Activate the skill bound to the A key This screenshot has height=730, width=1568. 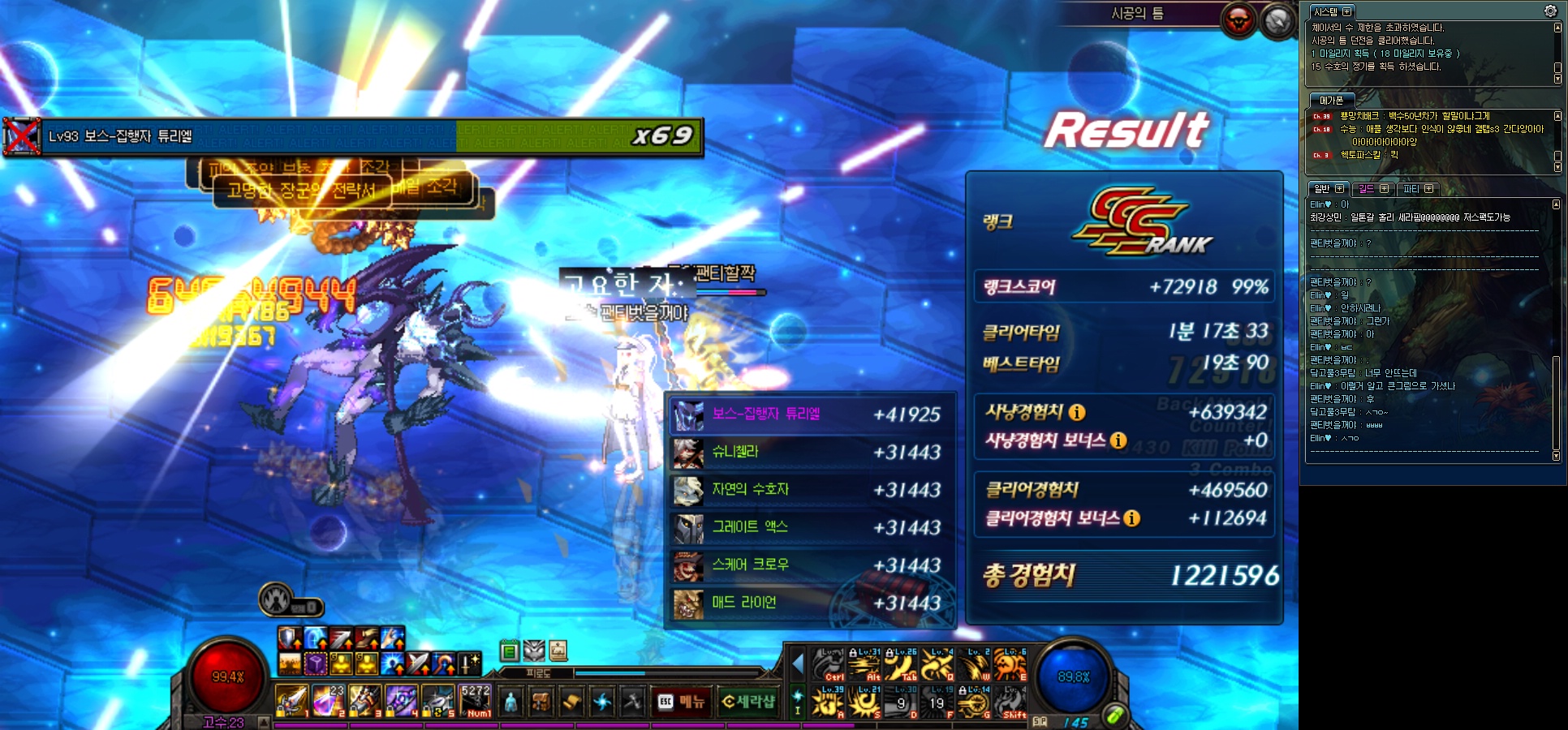pos(829,702)
